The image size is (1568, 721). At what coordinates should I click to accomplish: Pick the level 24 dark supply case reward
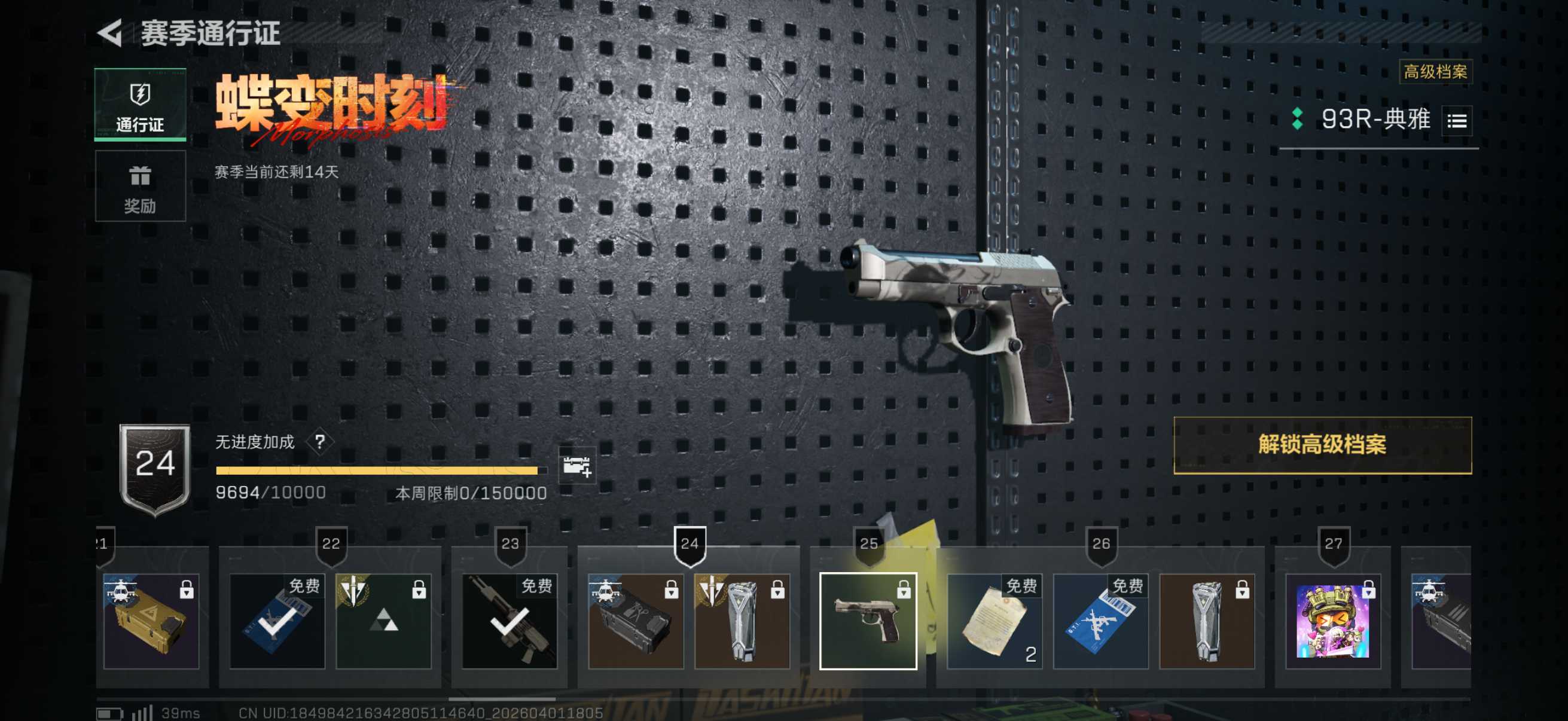[x=636, y=621]
